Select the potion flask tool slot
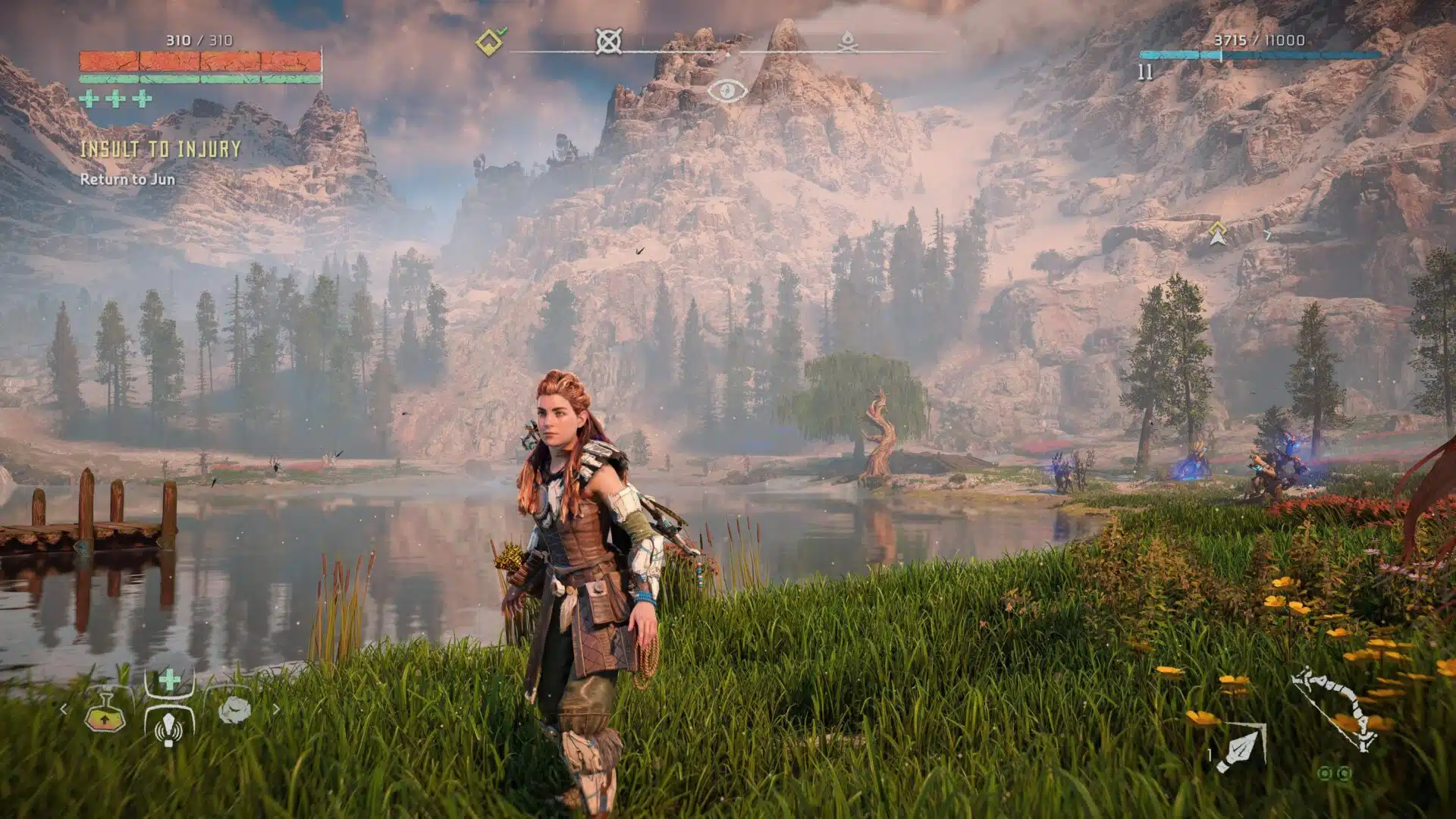This screenshot has height=819, width=1456. [105, 712]
